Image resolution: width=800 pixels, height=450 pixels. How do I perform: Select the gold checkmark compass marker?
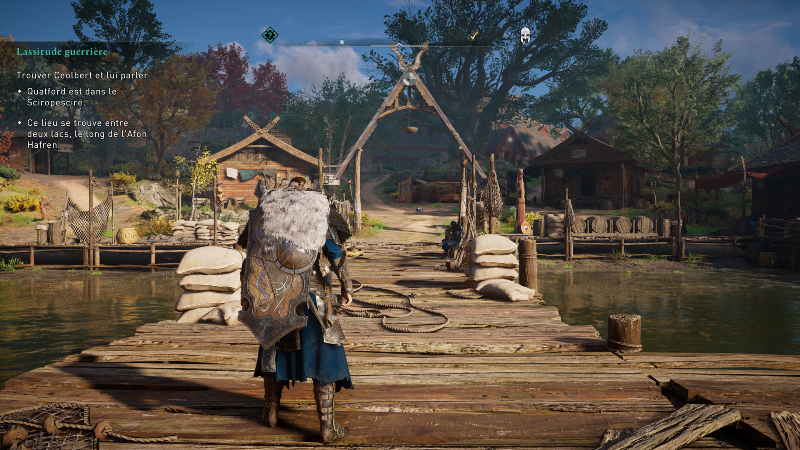coord(474,35)
